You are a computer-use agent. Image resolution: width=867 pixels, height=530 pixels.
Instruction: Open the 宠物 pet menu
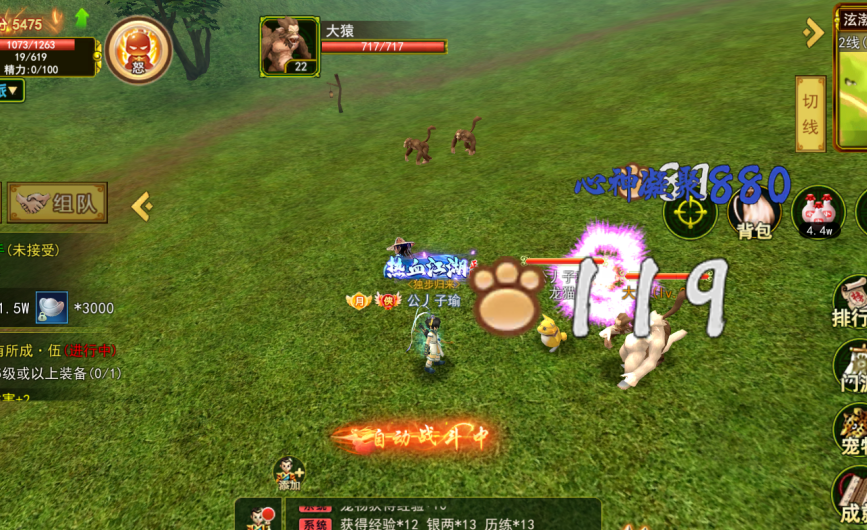pos(851,428)
